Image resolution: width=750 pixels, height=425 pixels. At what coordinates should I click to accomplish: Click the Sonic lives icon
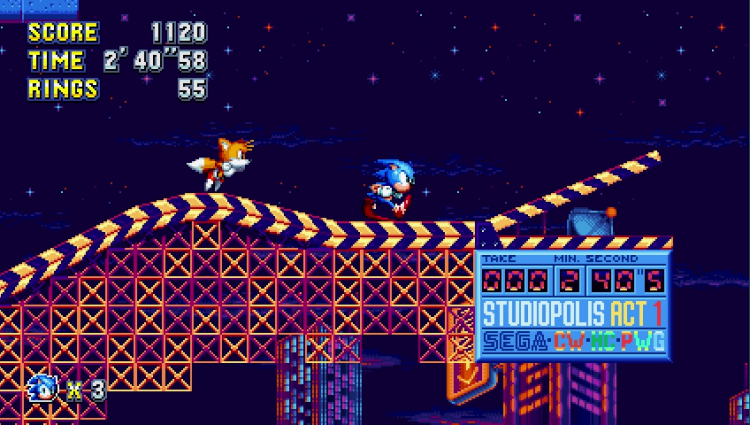pos(45,389)
